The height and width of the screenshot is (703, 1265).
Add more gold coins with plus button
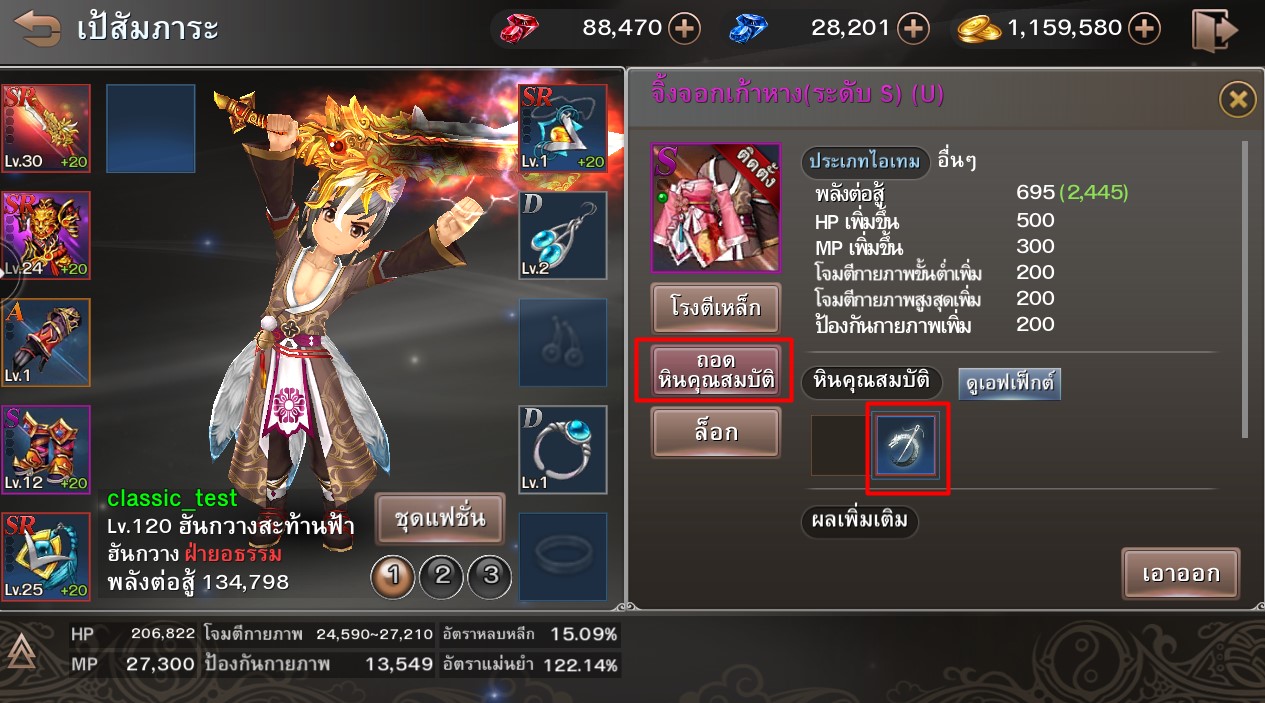pos(1144,29)
